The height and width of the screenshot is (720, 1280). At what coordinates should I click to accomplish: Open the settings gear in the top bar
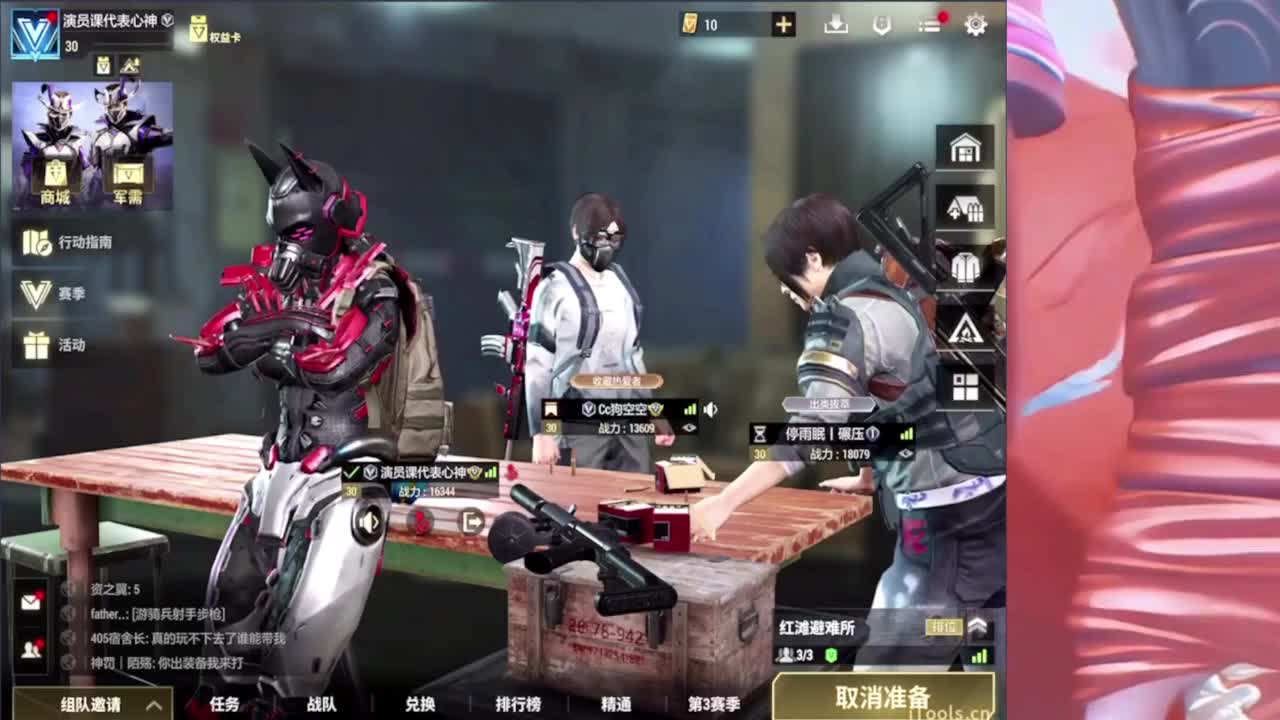point(975,22)
